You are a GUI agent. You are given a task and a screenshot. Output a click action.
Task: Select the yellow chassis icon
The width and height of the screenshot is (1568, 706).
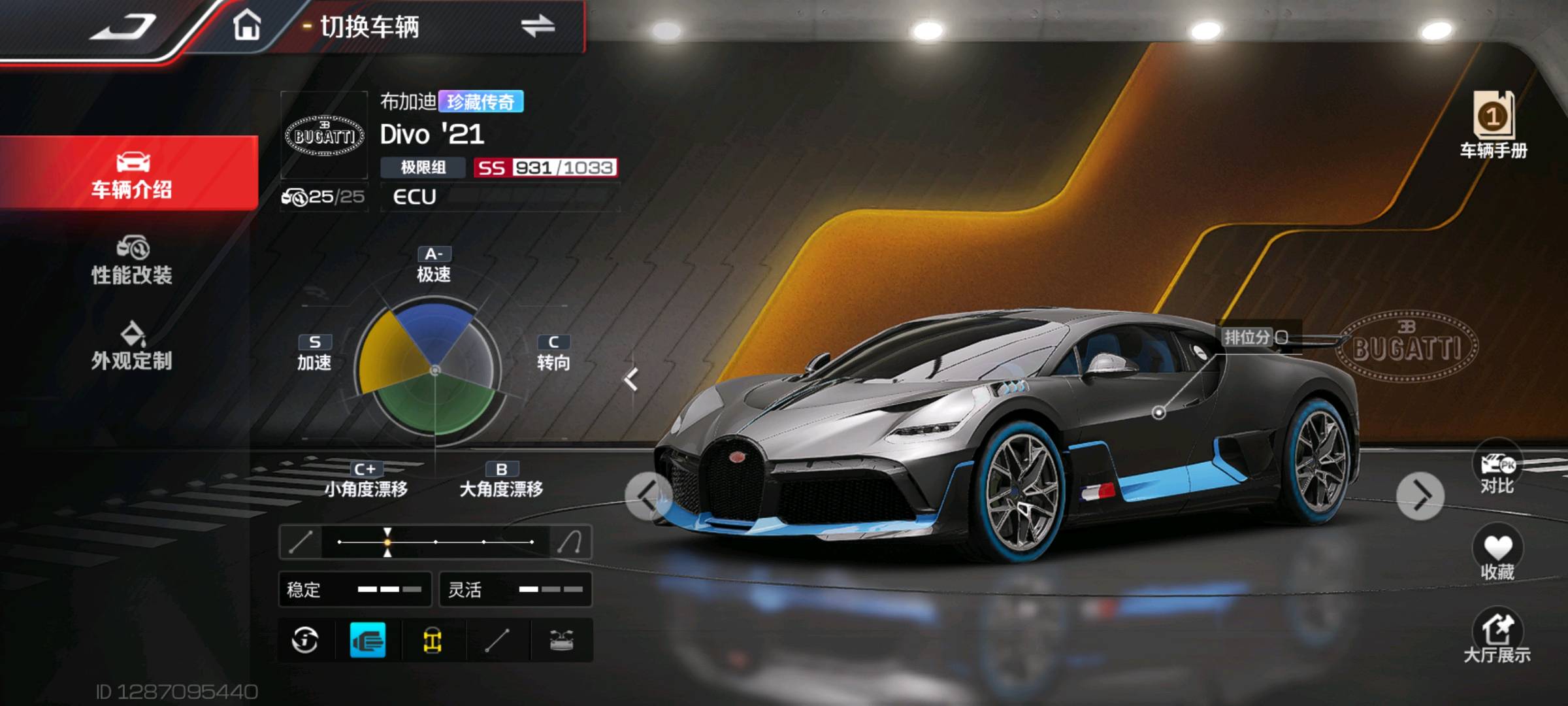click(432, 641)
